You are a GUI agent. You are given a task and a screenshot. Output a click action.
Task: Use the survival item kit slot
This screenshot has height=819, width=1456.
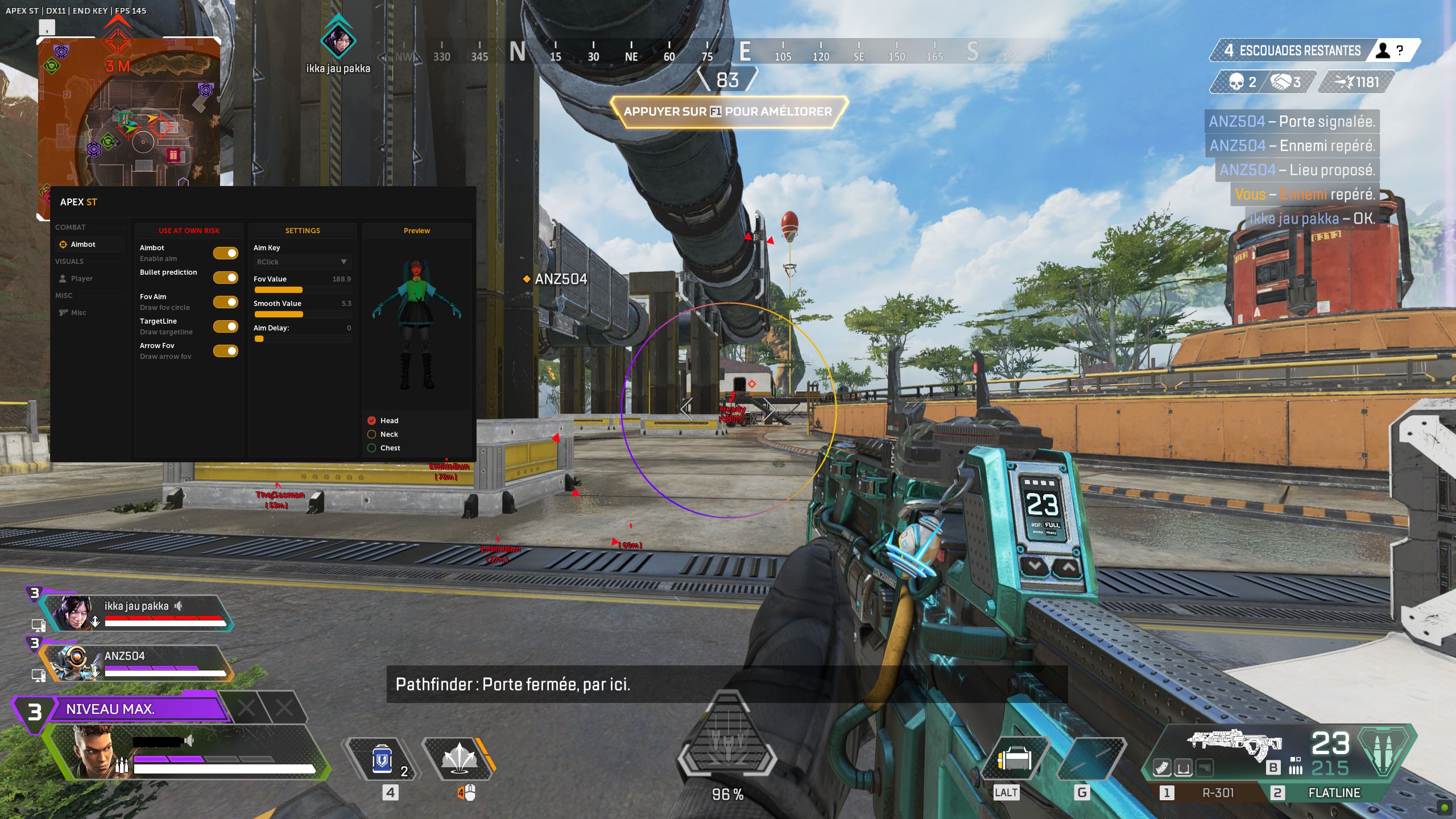click(x=1015, y=759)
